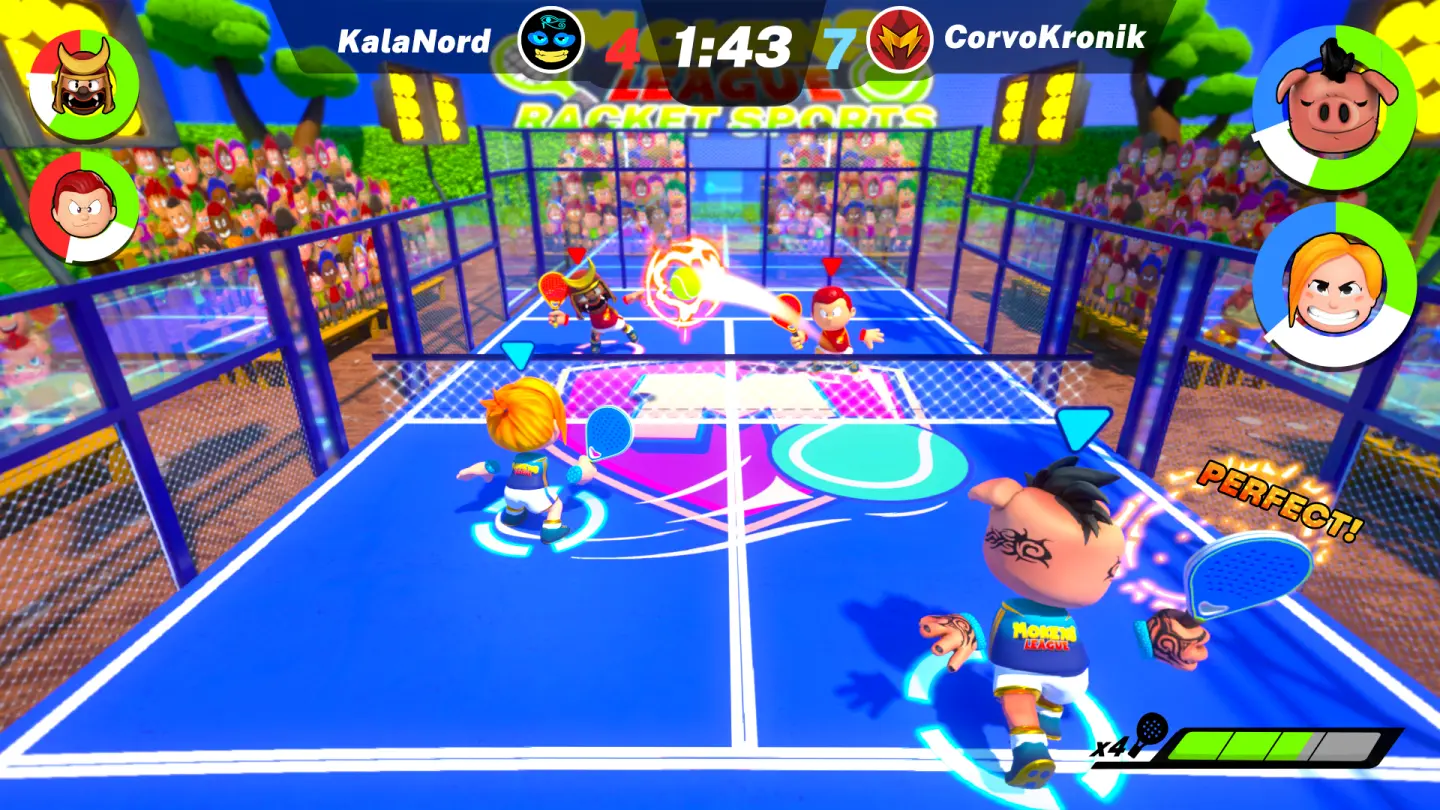Click the CorvoKronik team emblem
This screenshot has width=1440, height=810.
click(899, 39)
